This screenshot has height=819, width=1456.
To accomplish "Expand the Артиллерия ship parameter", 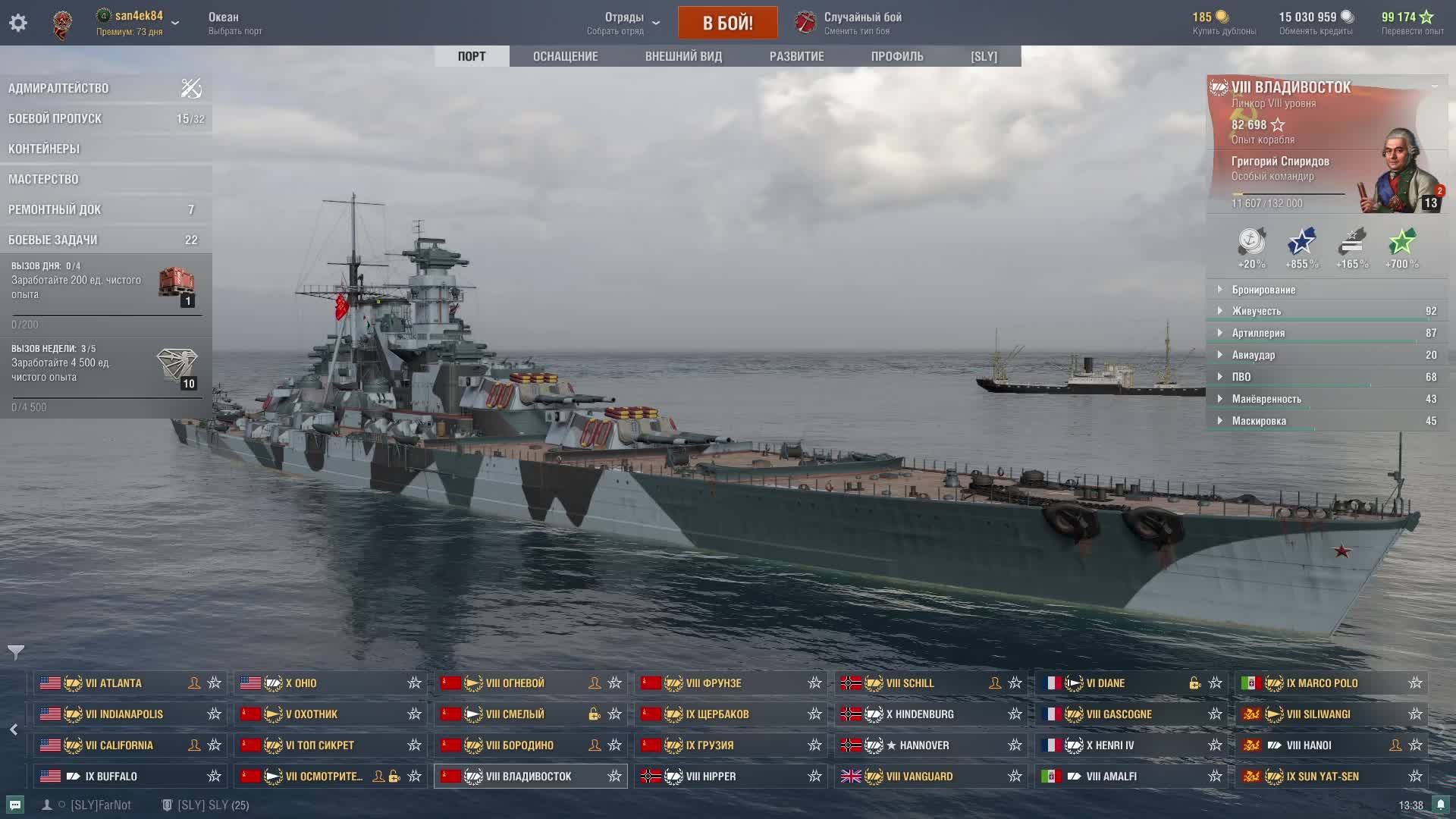I will pos(1258,333).
